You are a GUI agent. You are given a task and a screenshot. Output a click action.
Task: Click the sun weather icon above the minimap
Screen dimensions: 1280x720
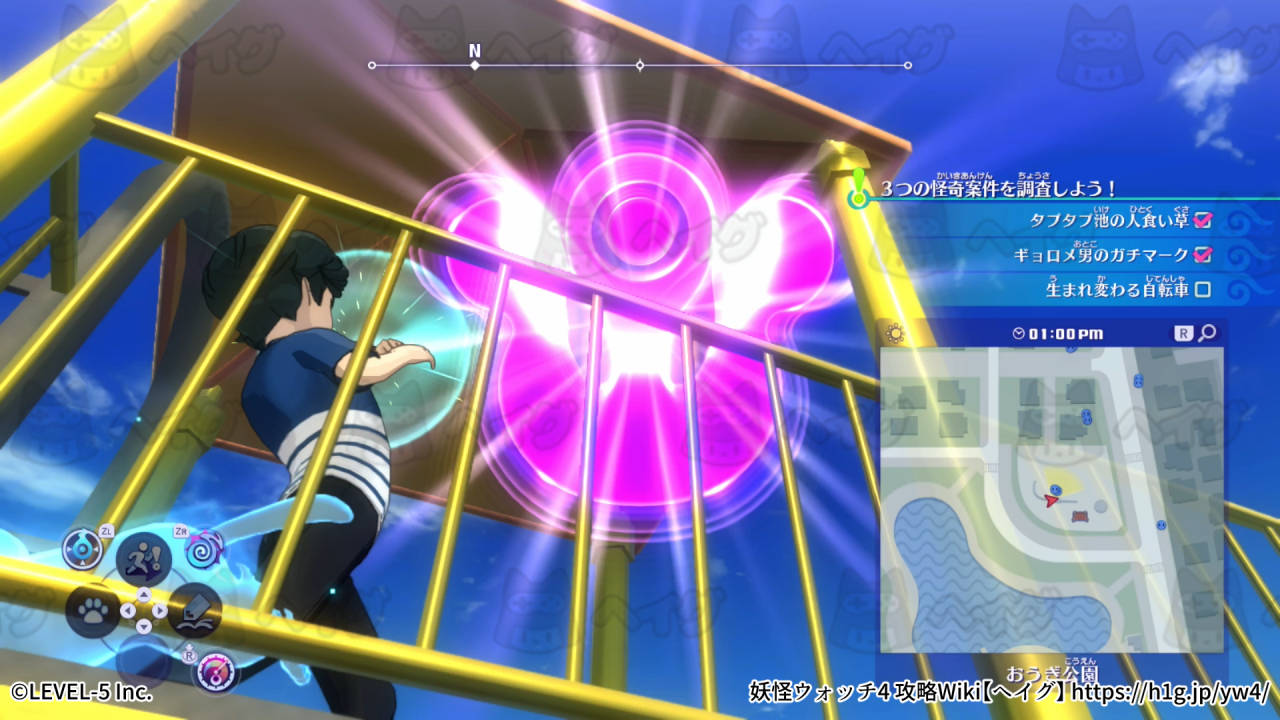coord(894,334)
